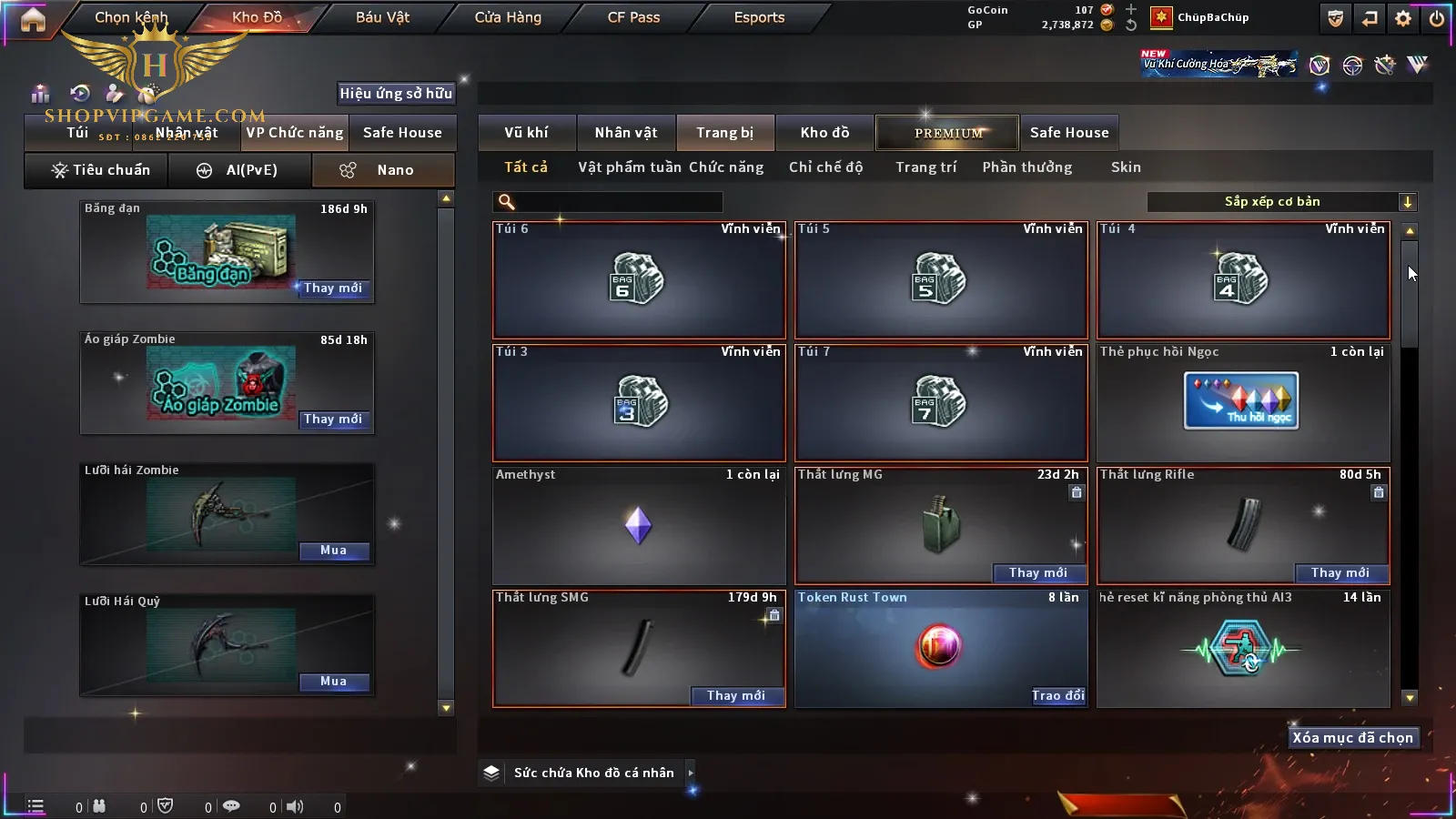Show the Chức năng item filter
Image resolution: width=1456 pixels, height=819 pixels.
coord(726,167)
